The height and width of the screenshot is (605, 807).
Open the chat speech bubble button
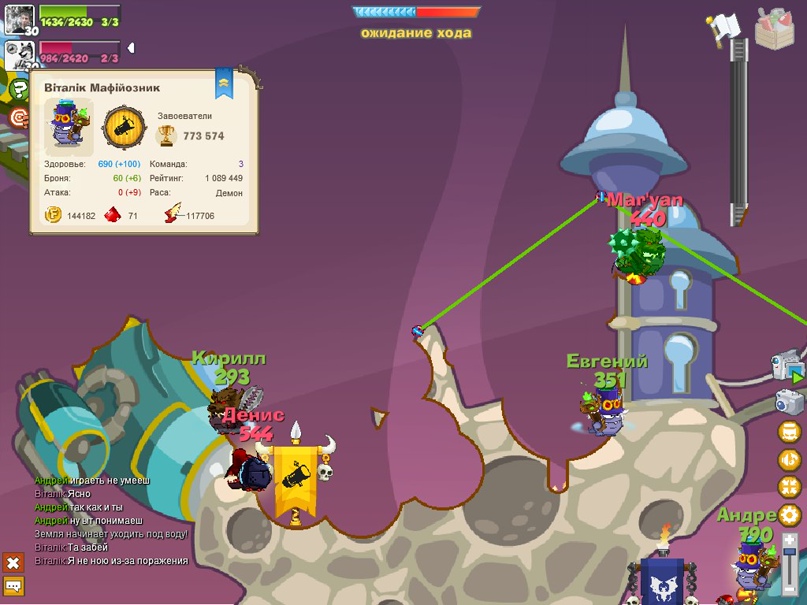pos(13,586)
